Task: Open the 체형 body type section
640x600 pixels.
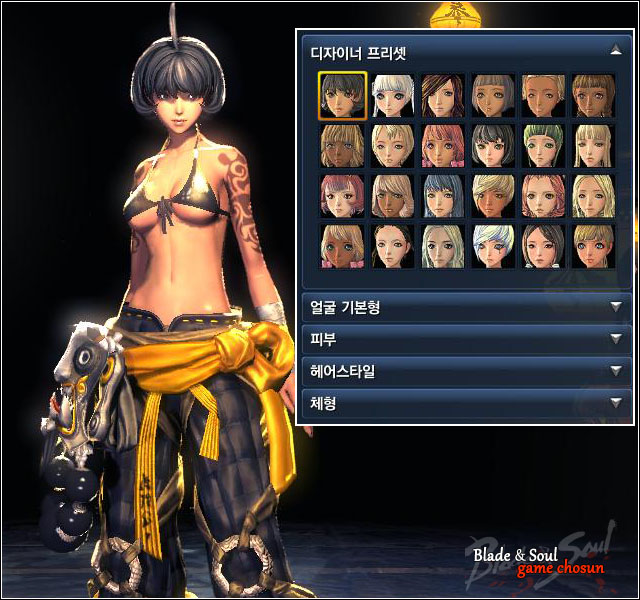Action: pyautogui.click(x=615, y=403)
